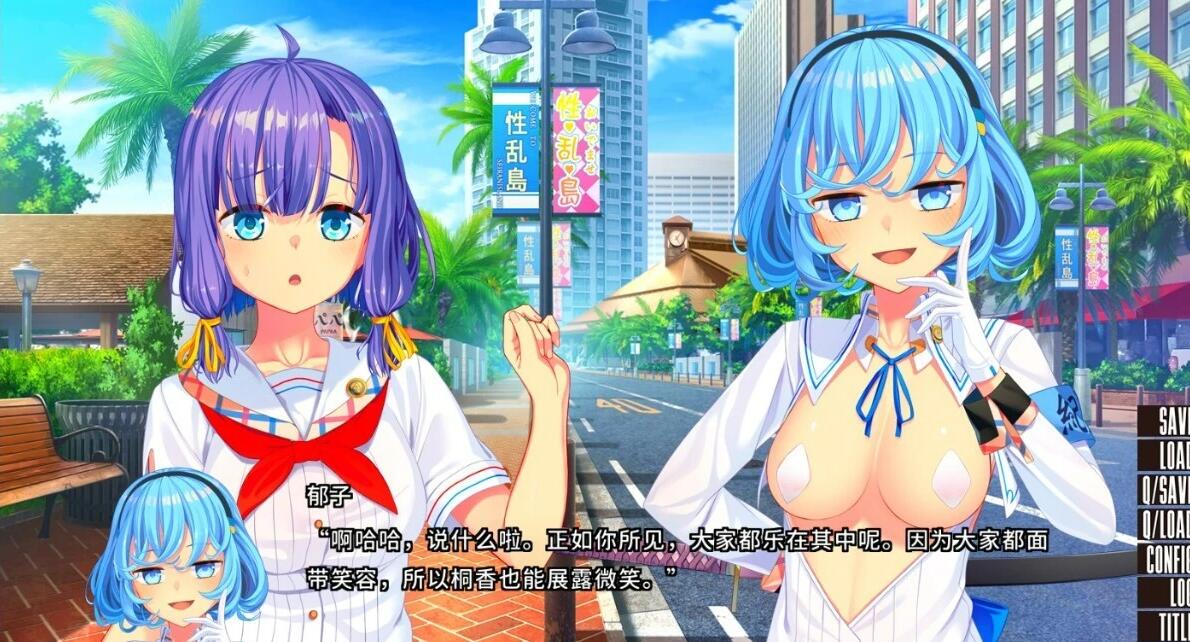This screenshot has height=642, width=1190.
Task: Return to the TITLE screen
Action: tap(1173, 625)
